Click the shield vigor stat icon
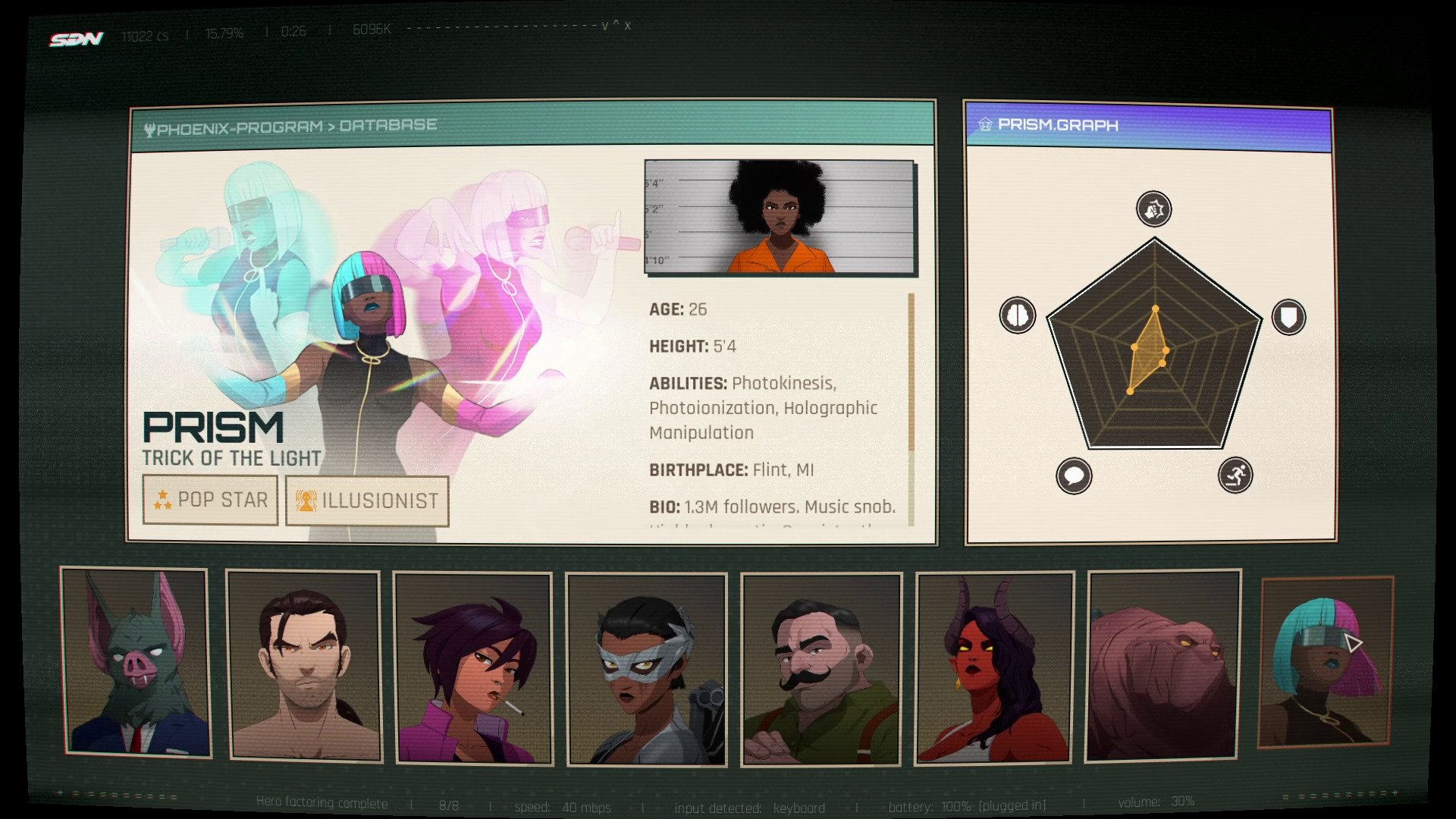The height and width of the screenshot is (819, 1456). pos(1288,317)
